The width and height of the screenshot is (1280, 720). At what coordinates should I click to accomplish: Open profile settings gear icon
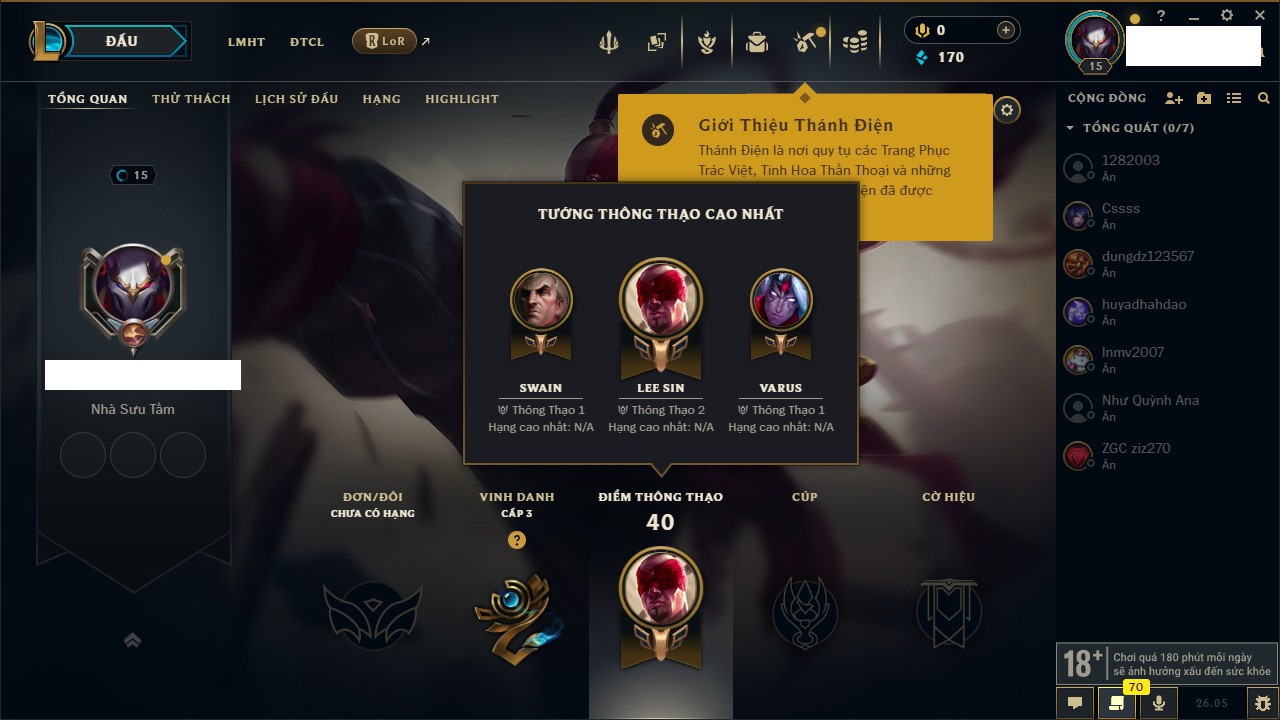point(1007,110)
